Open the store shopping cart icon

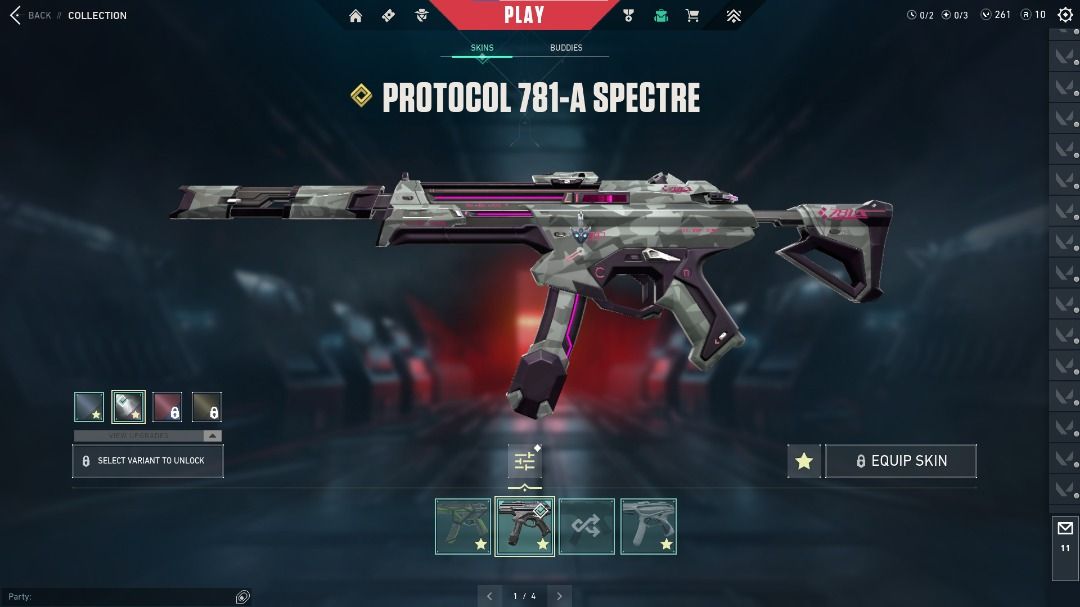[x=692, y=16]
